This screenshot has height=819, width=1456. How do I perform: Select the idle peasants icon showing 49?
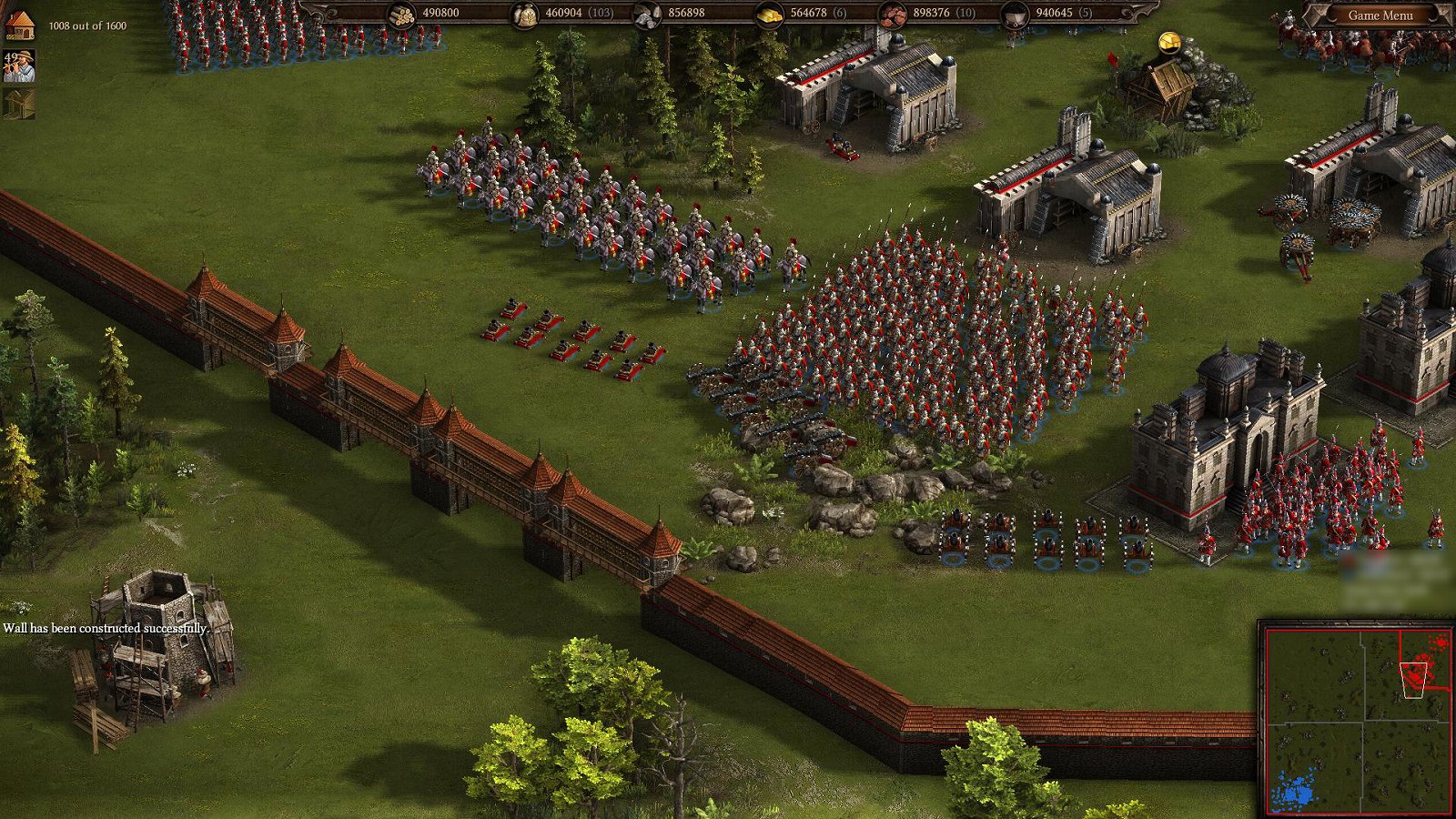point(19,67)
